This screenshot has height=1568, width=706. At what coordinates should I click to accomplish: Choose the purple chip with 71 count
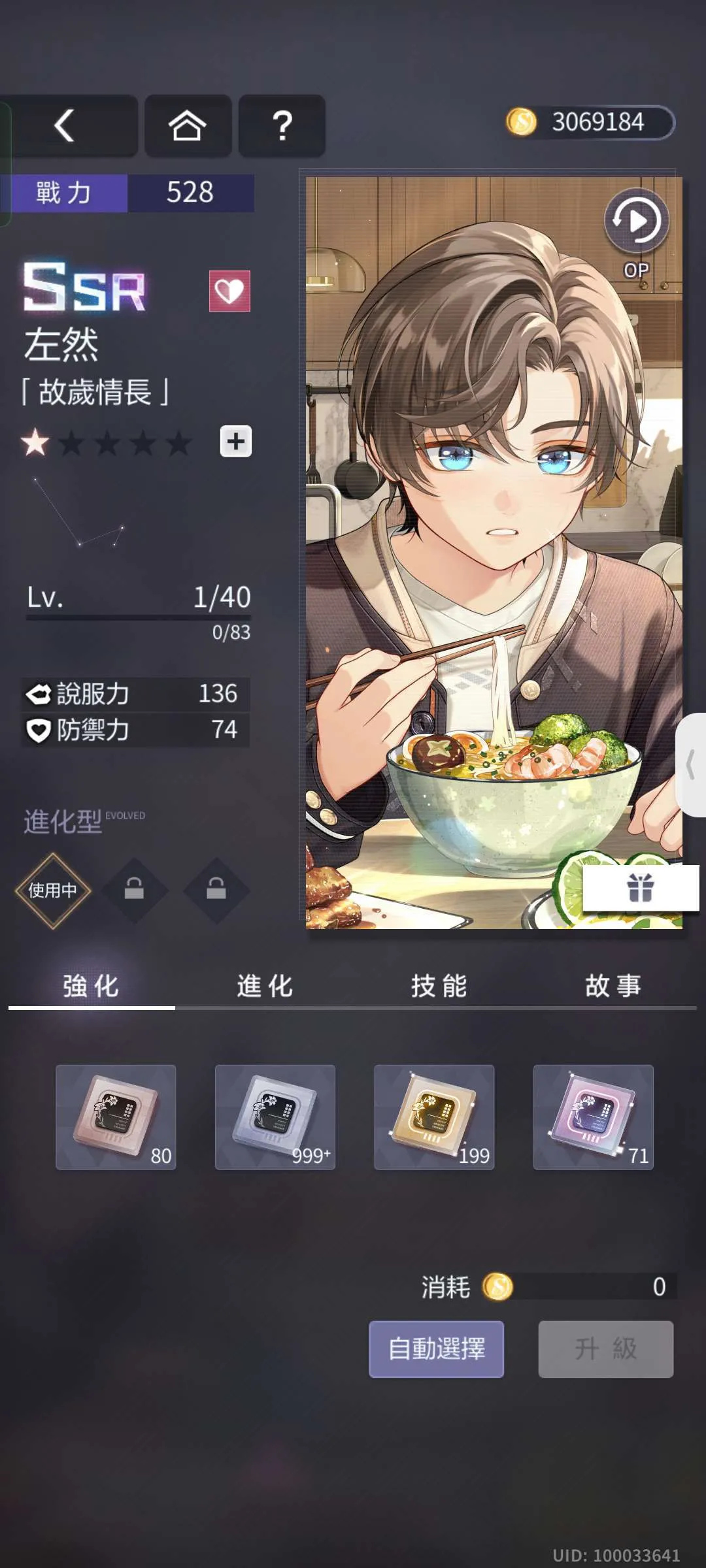click(x=594, y=1117)
